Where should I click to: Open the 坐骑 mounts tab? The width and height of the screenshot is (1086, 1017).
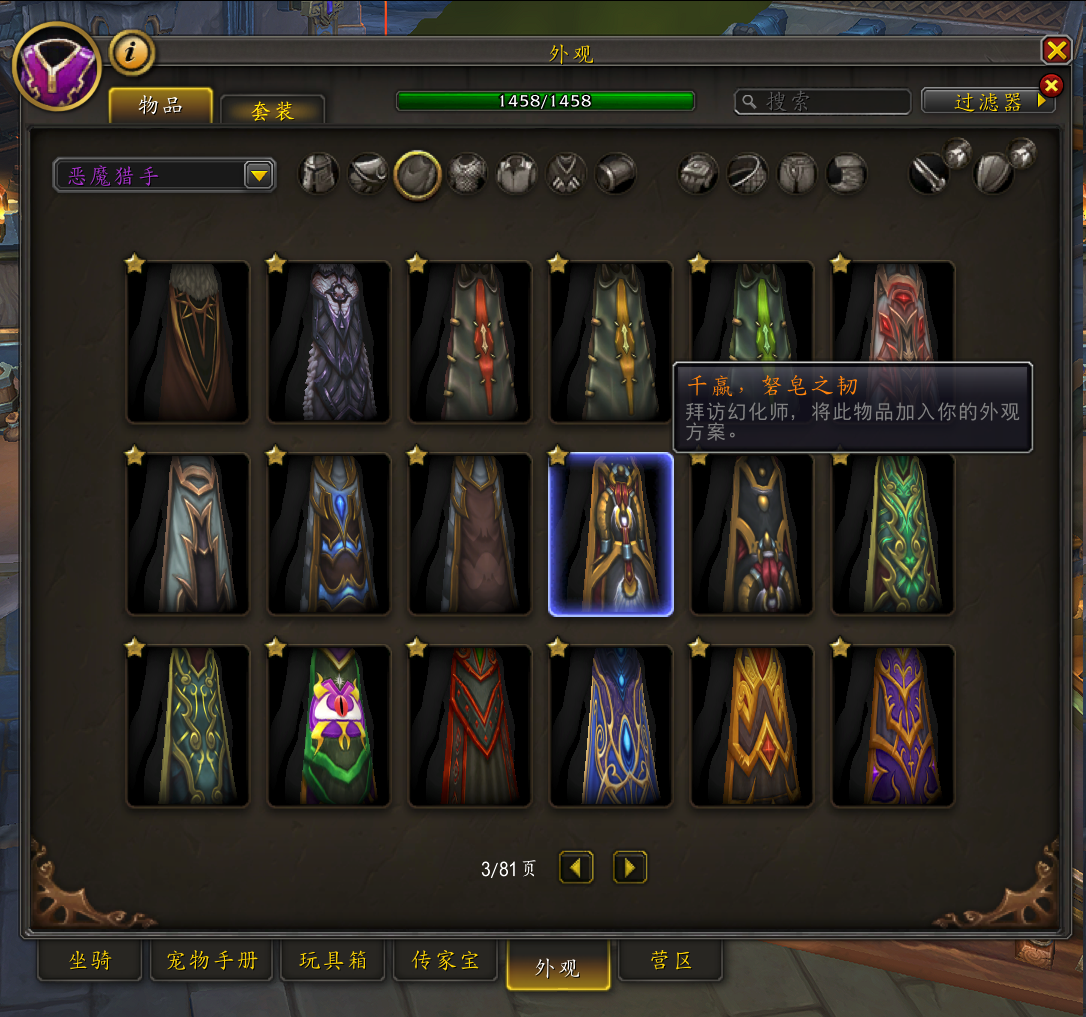tap(90, 961)
